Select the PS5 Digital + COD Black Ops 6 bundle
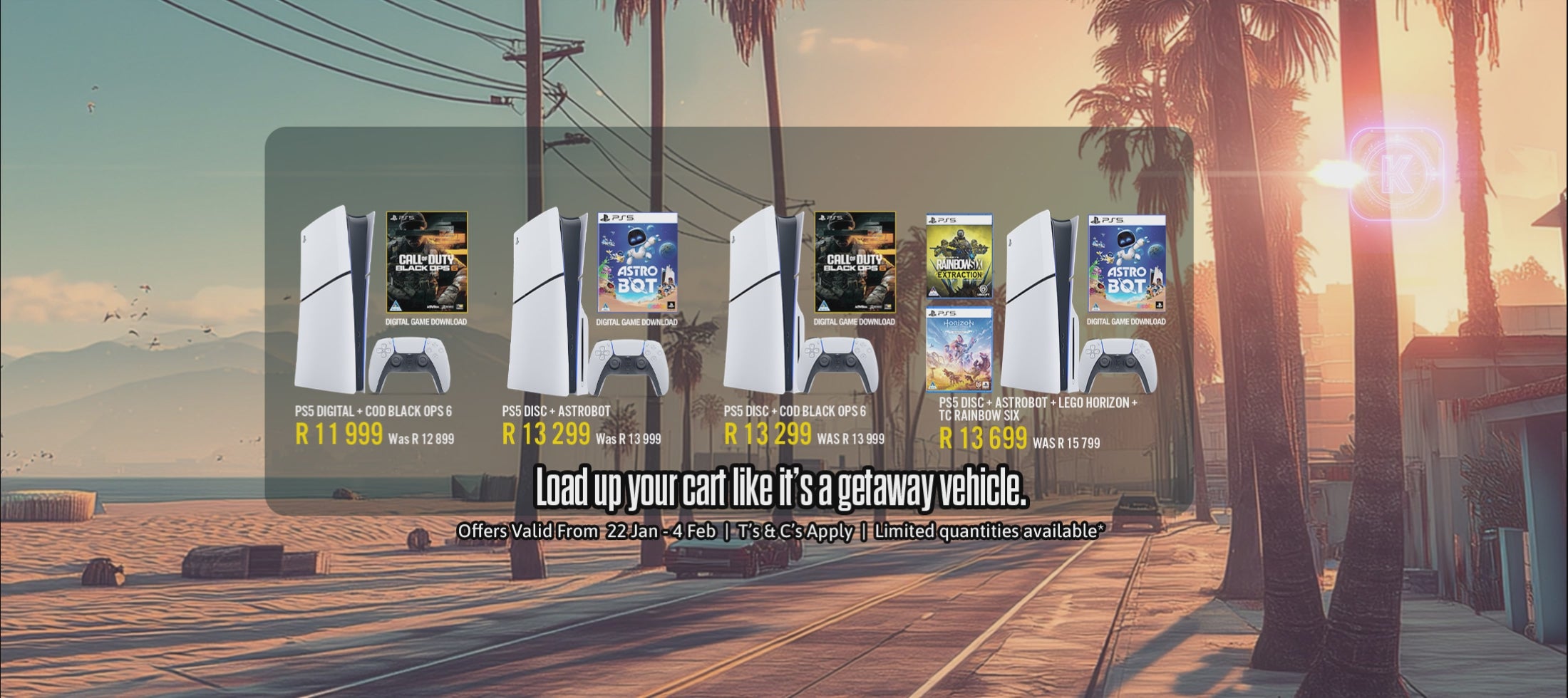Image resolution: width=1568 pixels, height=698 pixels. click(x=373, y=412)
